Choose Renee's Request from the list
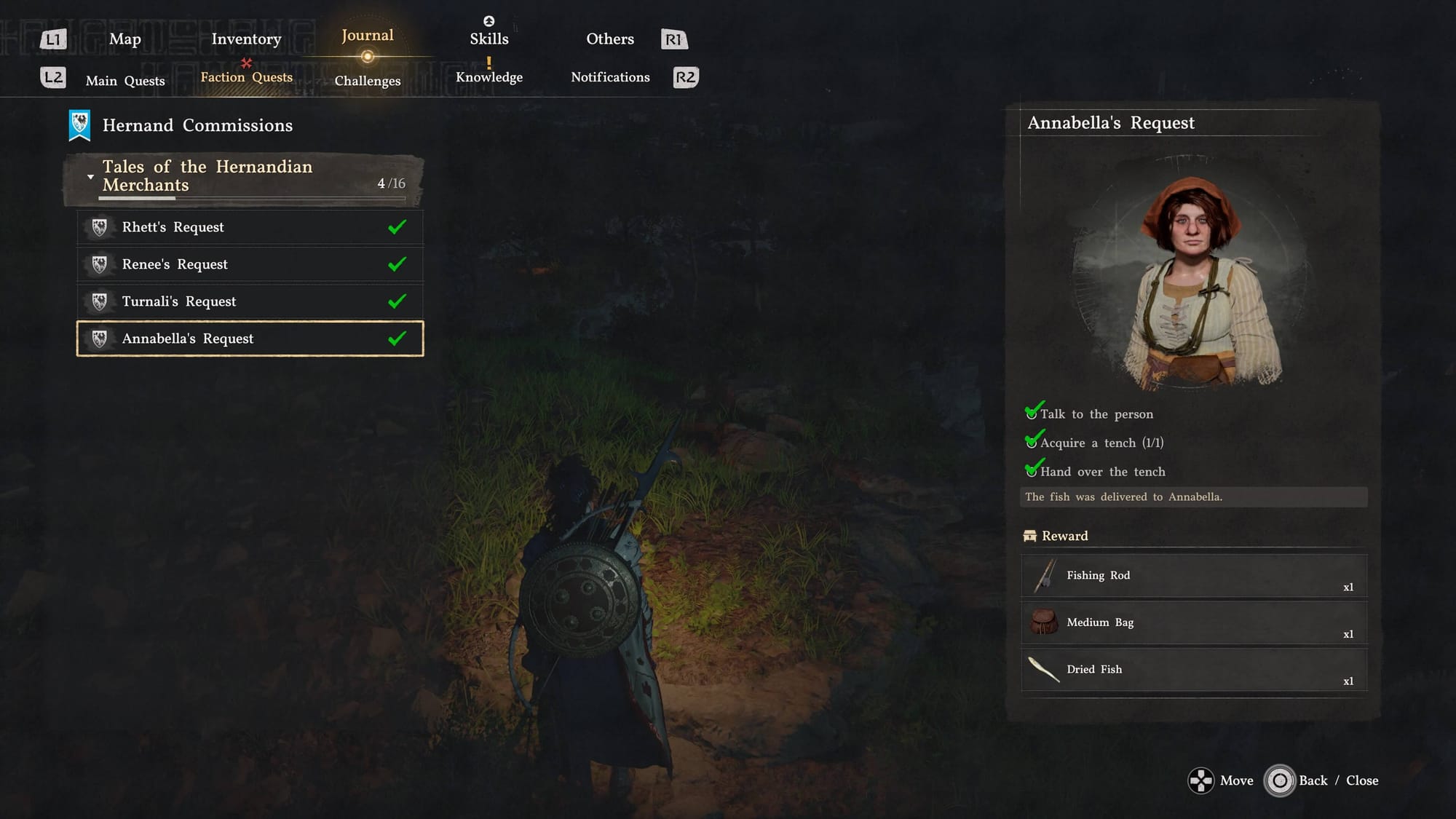Screen dimensions: 1456x819 pos(250,264)
